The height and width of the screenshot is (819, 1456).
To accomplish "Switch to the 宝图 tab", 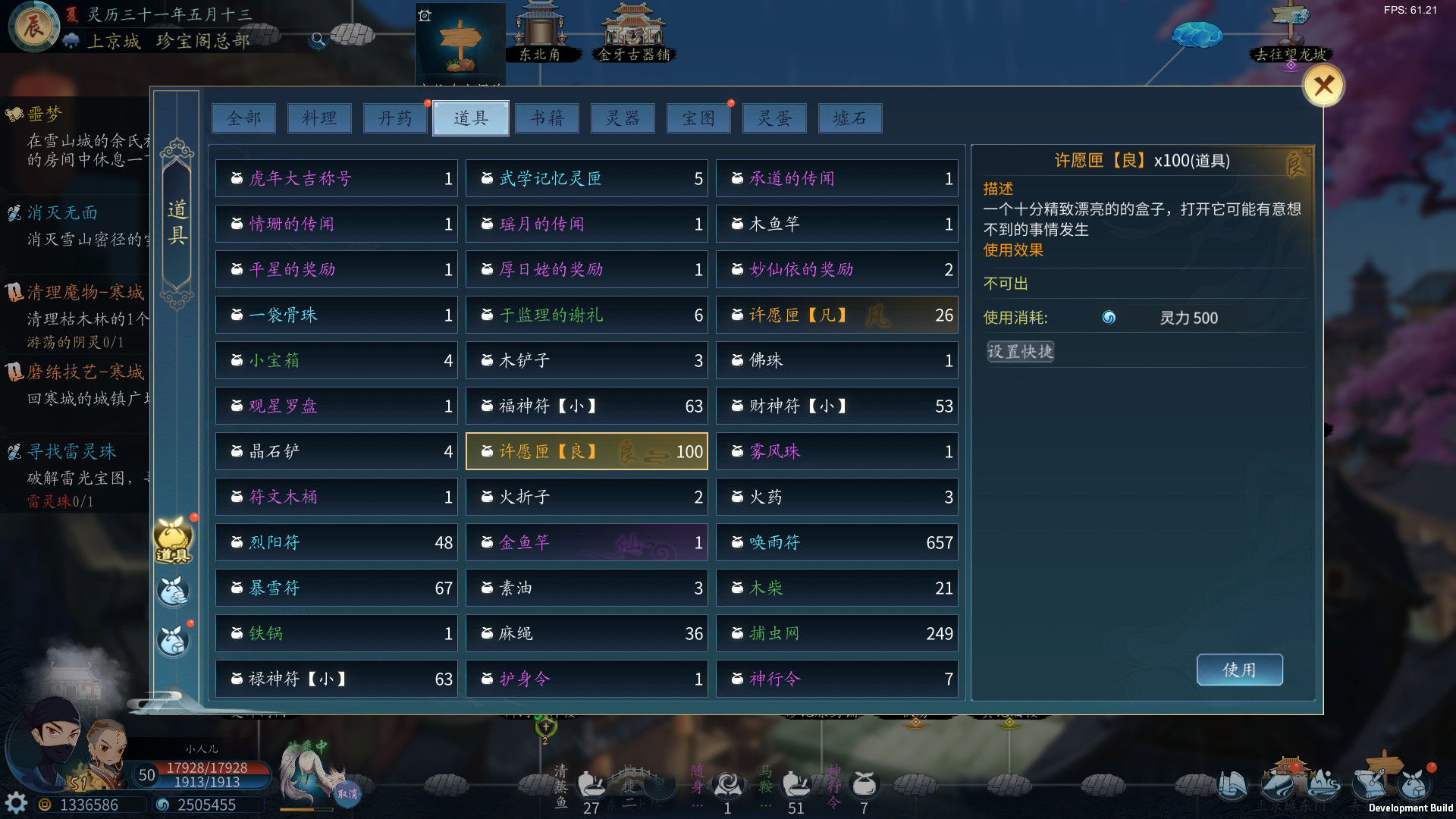I will (x=698, y=118).
